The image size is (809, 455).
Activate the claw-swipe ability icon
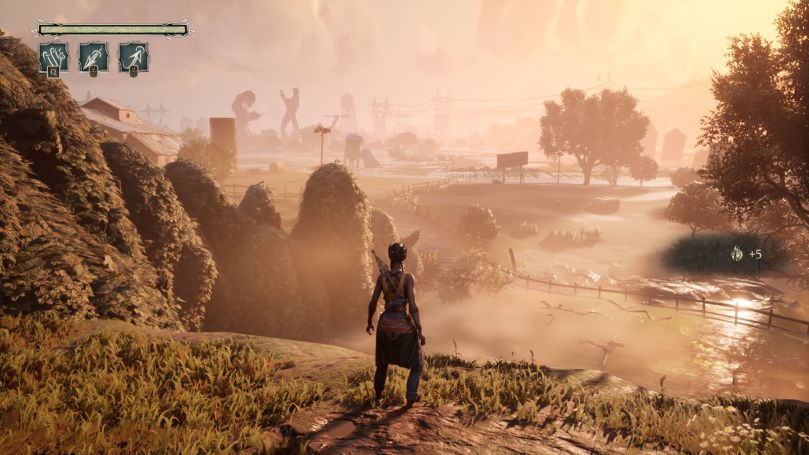(54, 56)
